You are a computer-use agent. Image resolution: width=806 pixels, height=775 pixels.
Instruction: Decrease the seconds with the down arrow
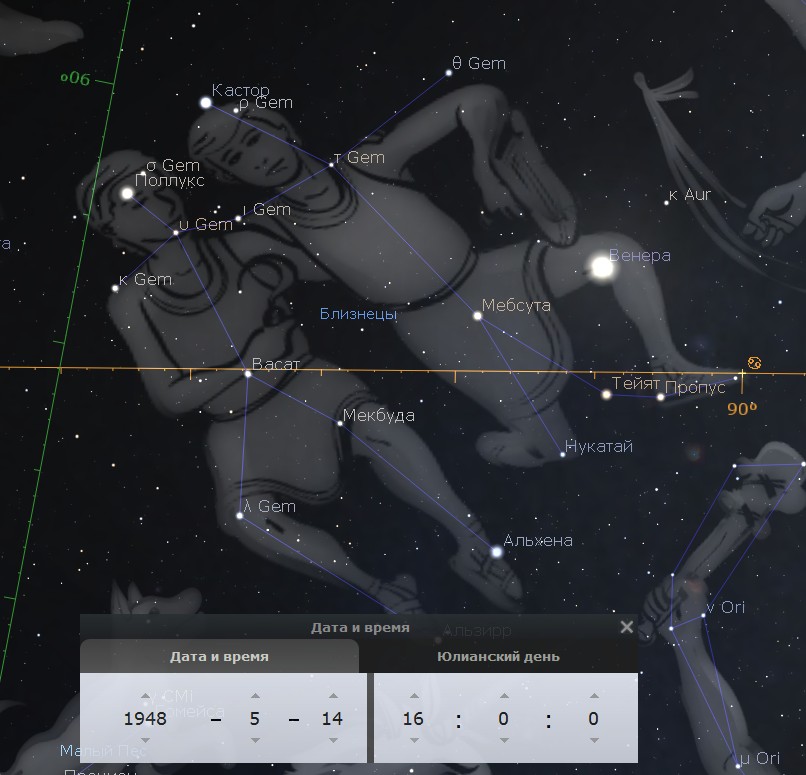pos(594,740)
